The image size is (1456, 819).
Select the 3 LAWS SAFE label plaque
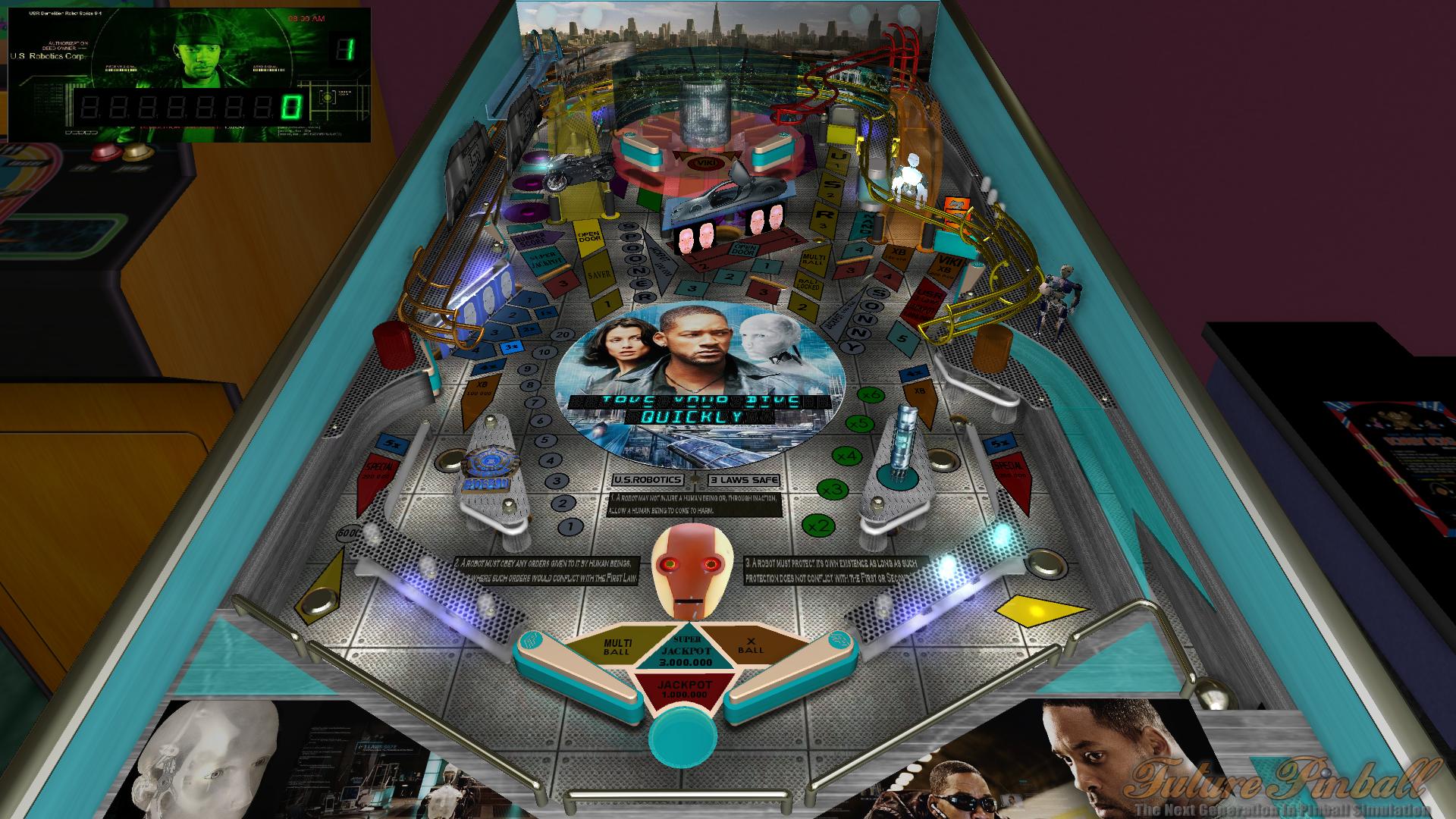(744, 479)
